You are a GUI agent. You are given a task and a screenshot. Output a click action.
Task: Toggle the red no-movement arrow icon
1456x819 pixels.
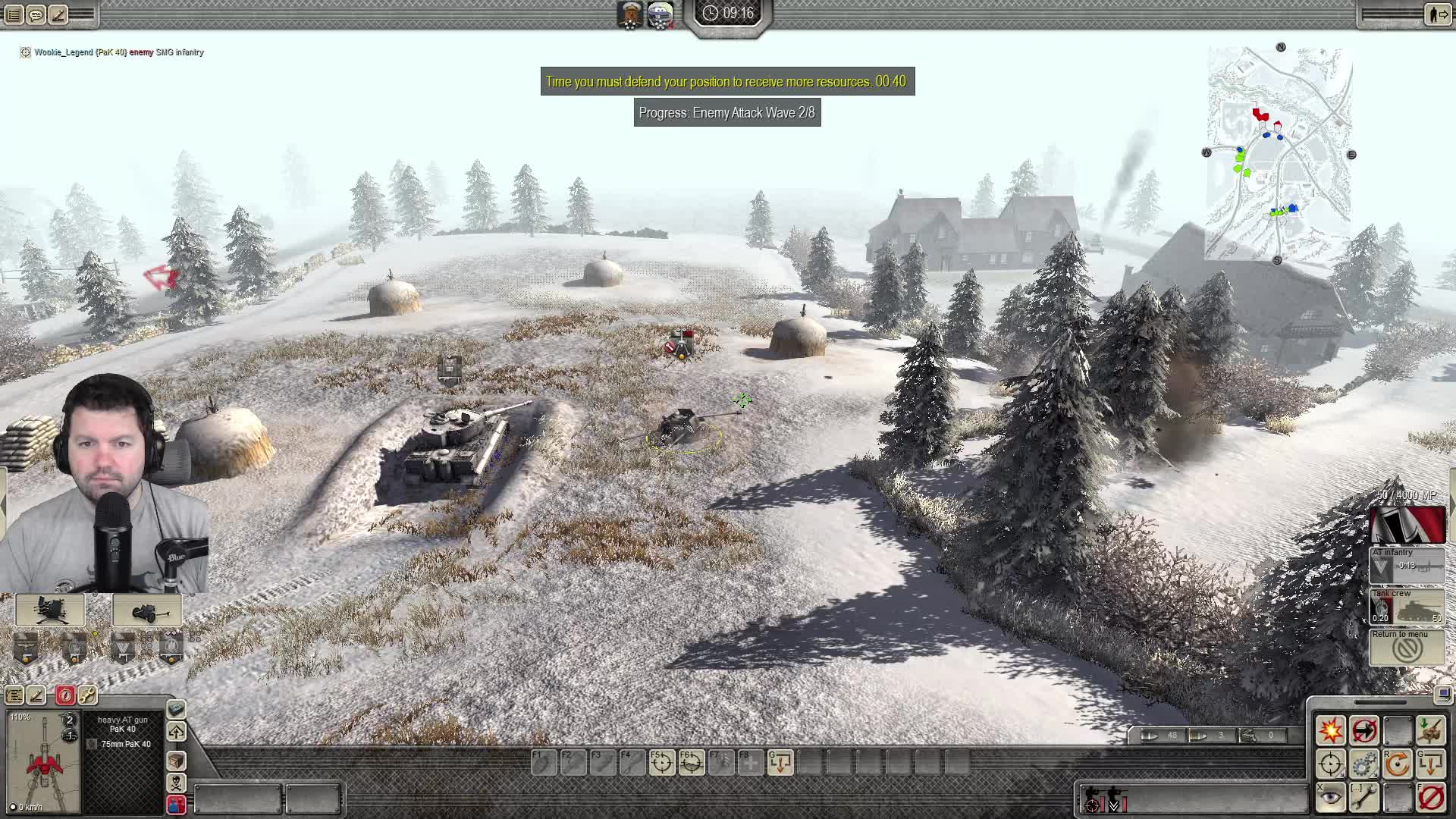(x=1363, y=730)
